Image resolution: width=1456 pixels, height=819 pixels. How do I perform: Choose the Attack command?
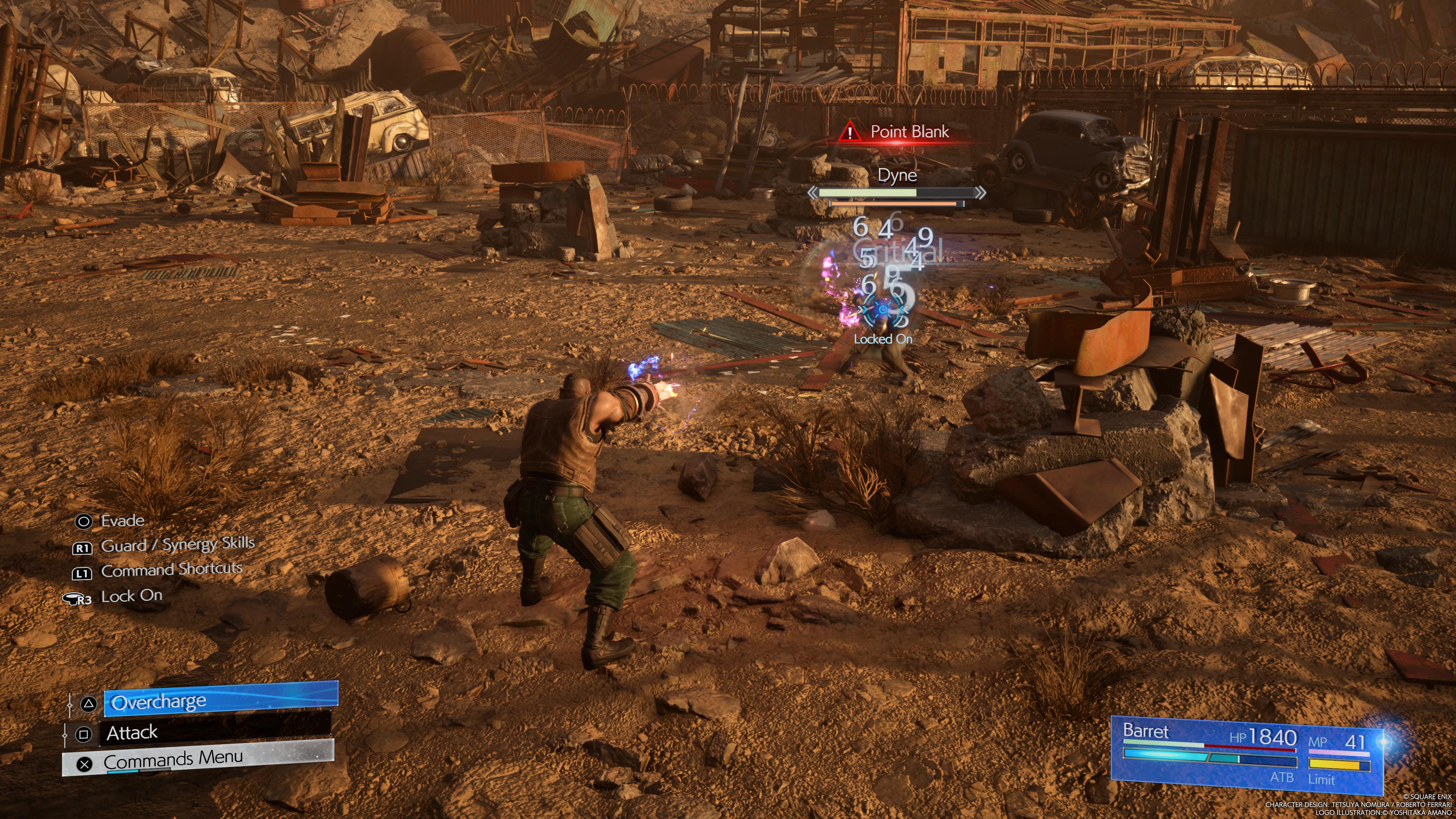click(215, 733)
